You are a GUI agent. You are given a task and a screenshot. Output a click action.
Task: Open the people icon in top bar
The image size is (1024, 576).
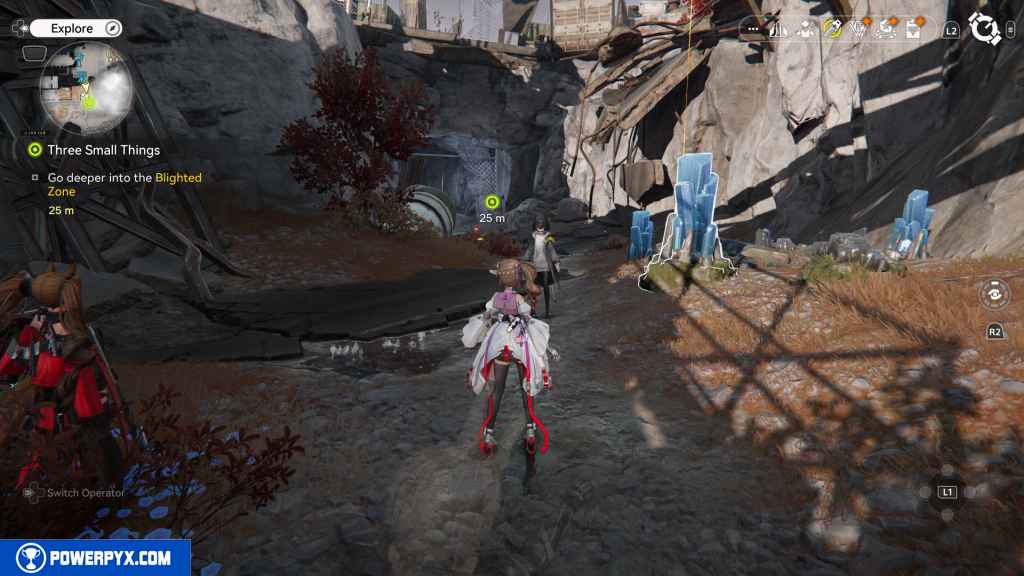pyautogui.click(x=806, y=29)
